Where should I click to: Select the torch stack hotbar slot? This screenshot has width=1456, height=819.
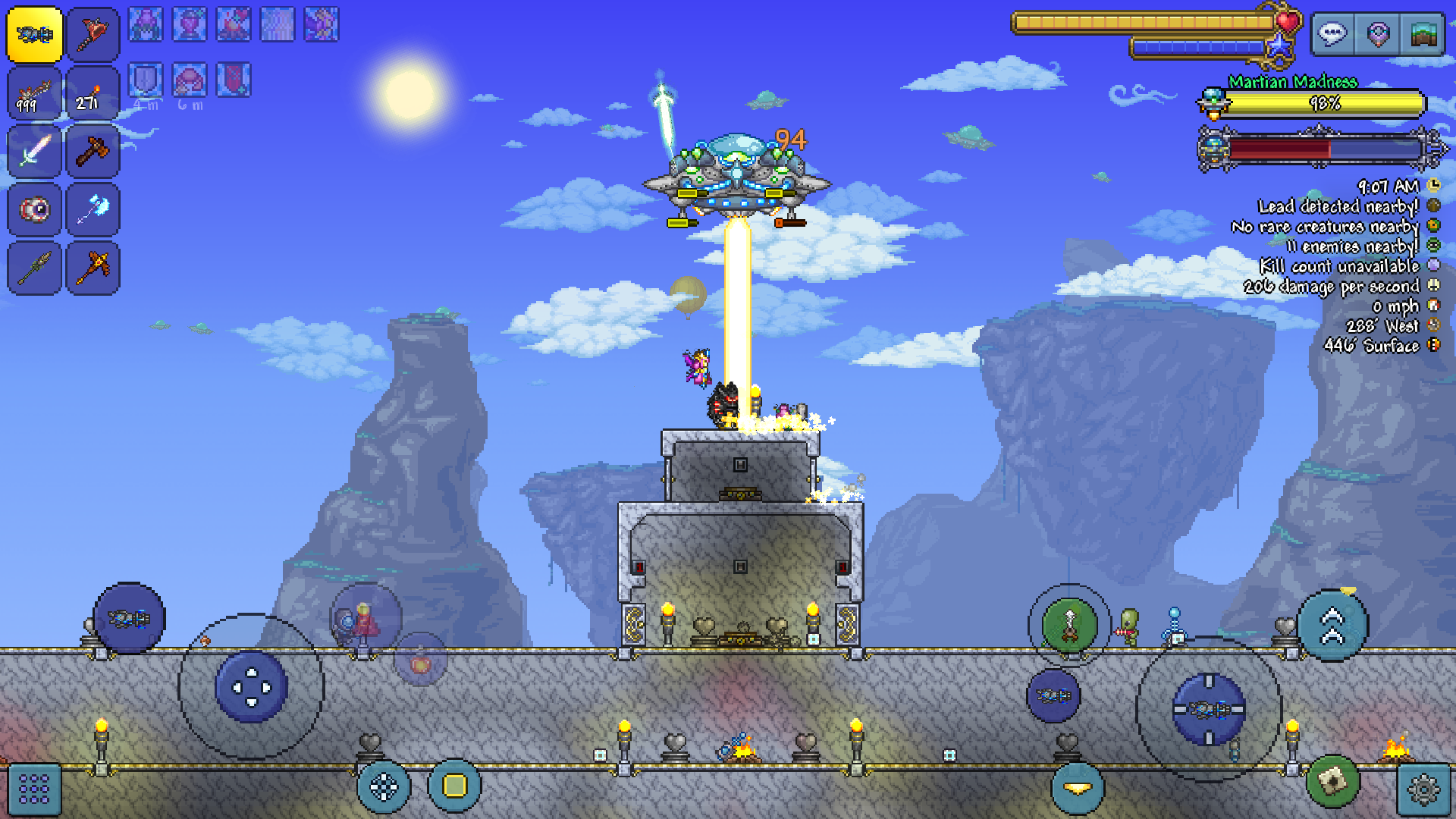point(93,93)
